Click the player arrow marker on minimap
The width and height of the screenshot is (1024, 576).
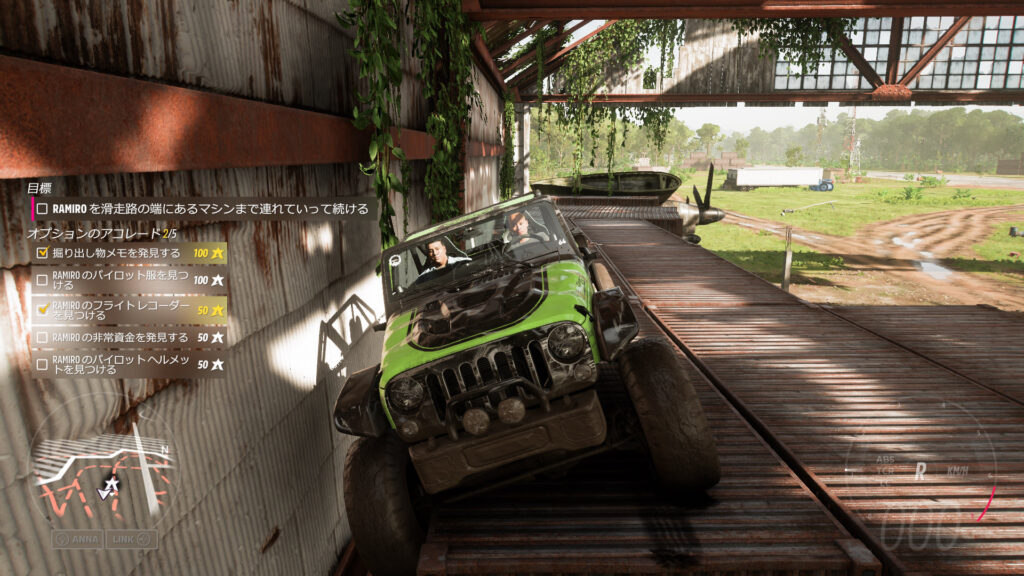coord(109,485)
